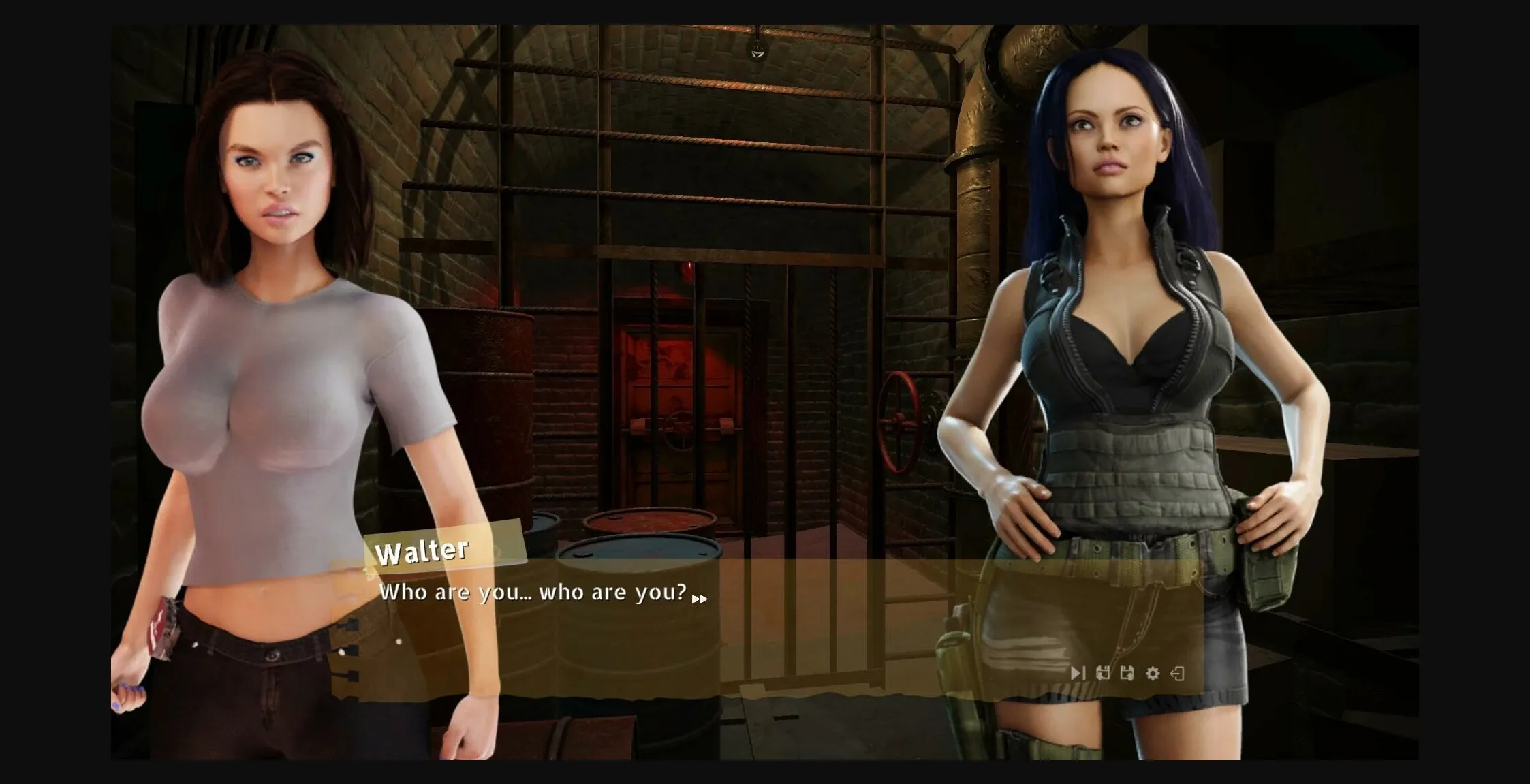Open settings via the gear icon
The image size is (1530, 784).
(x=1151, y=672)
